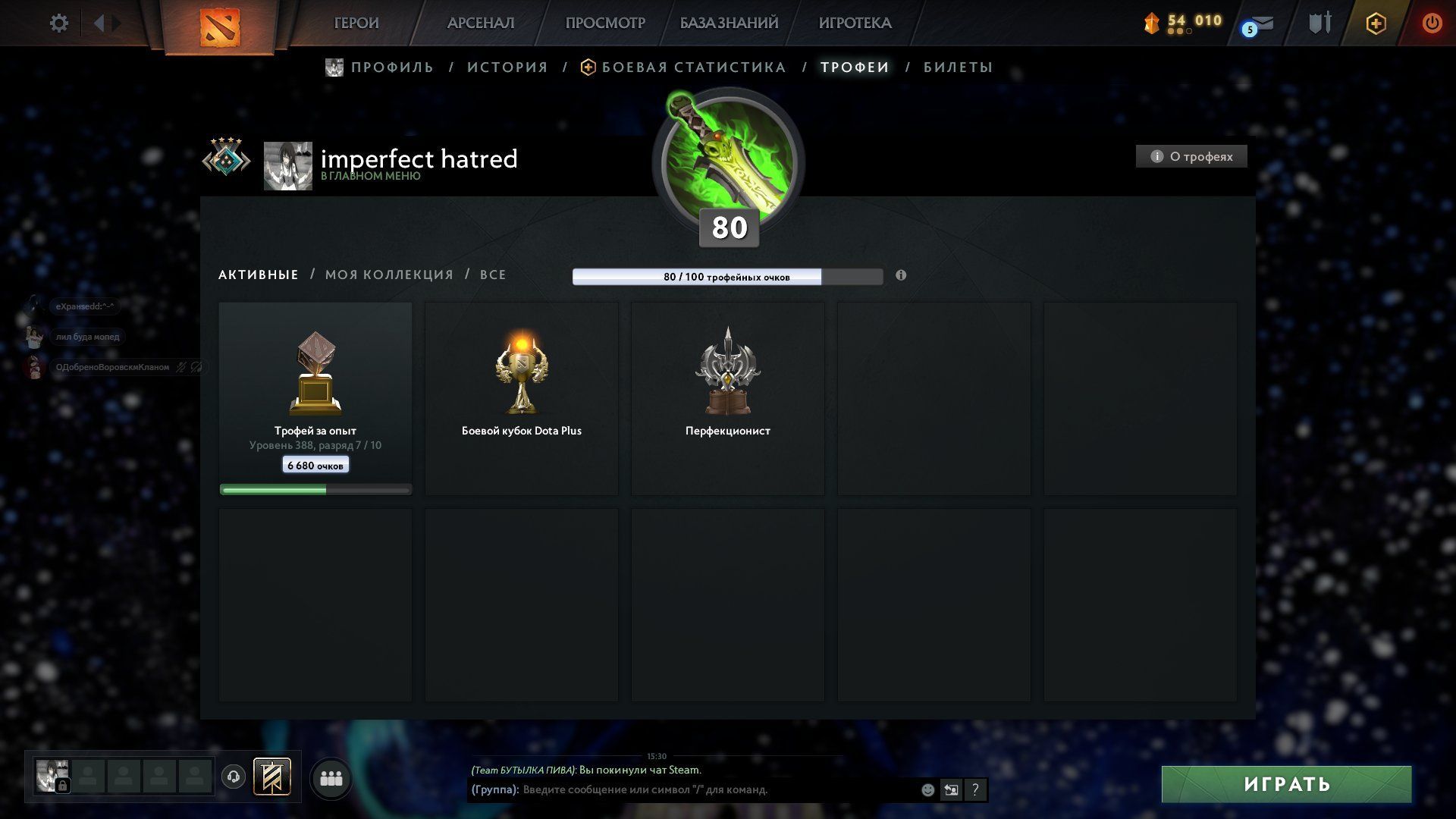This screenshot has width=1456, height=819.
Task: Show the Моя коллекция trophy filter
Action: [389, 275]
